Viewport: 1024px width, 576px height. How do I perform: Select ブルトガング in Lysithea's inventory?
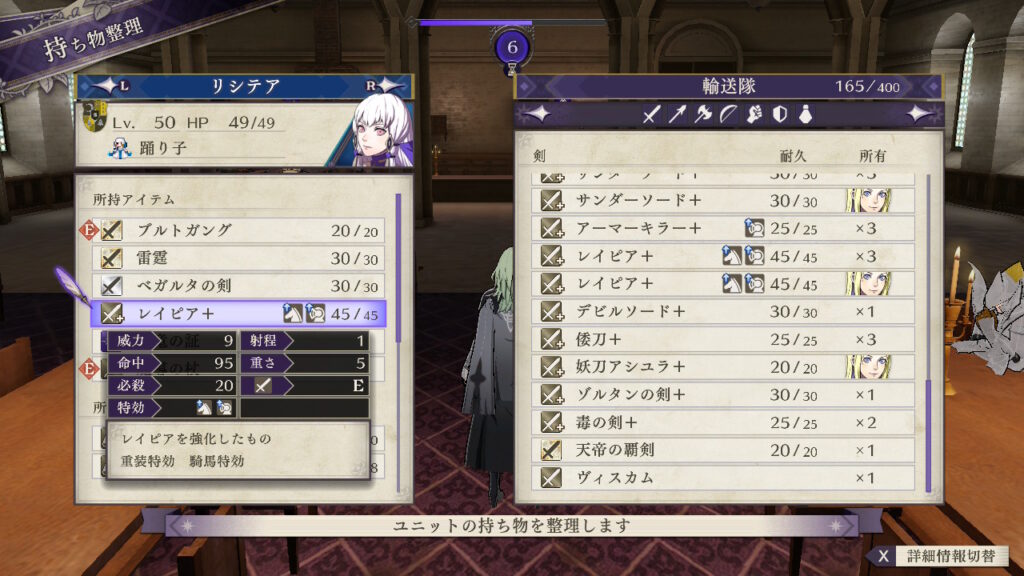pyautogui.click(x=240, y=231)
